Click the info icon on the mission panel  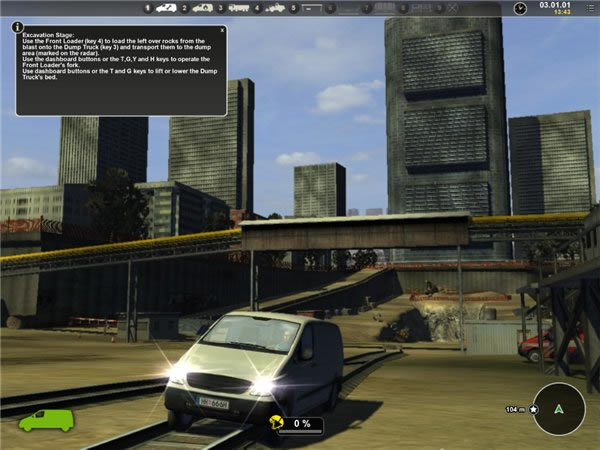click(18, 27)
